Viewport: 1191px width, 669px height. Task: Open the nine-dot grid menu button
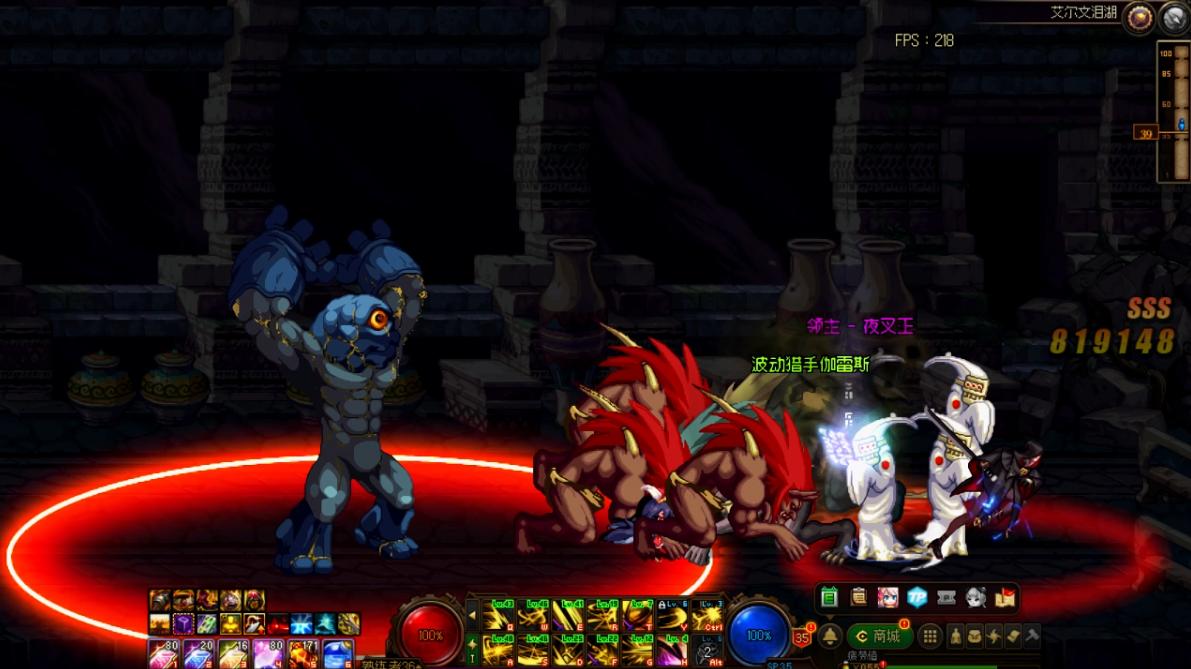click(x=930, y=636)
